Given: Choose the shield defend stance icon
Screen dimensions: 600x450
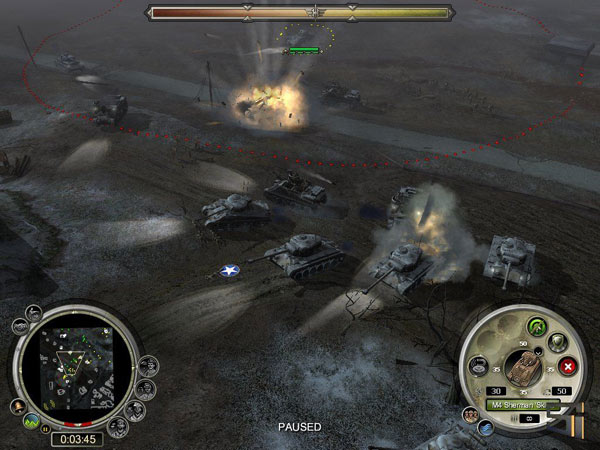Looking at the screenshot, I should [x=557, y=343].
